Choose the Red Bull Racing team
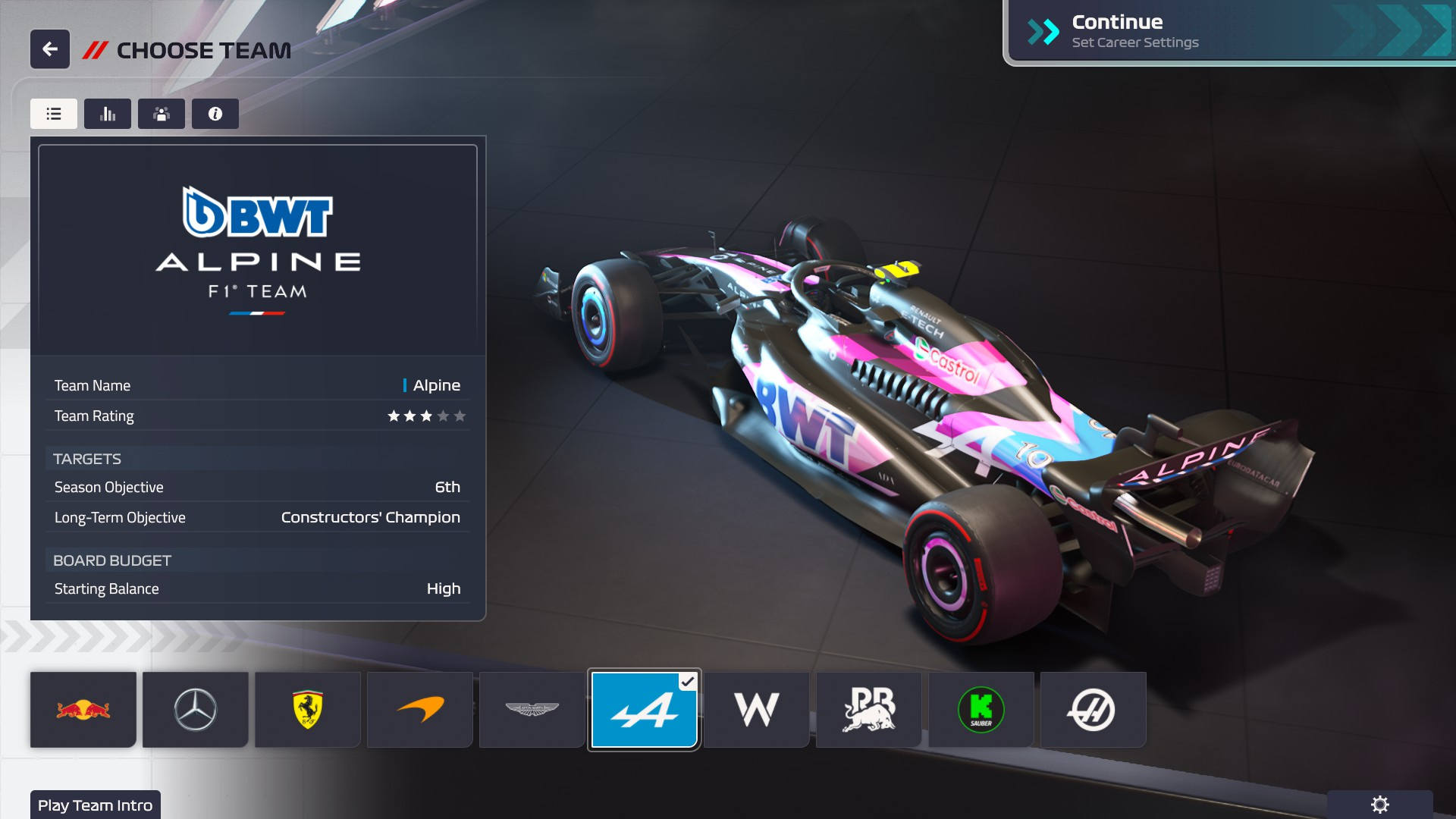The width and height of the screenshot is (1456, 819). pyautogui.click(x=83, y=709)
